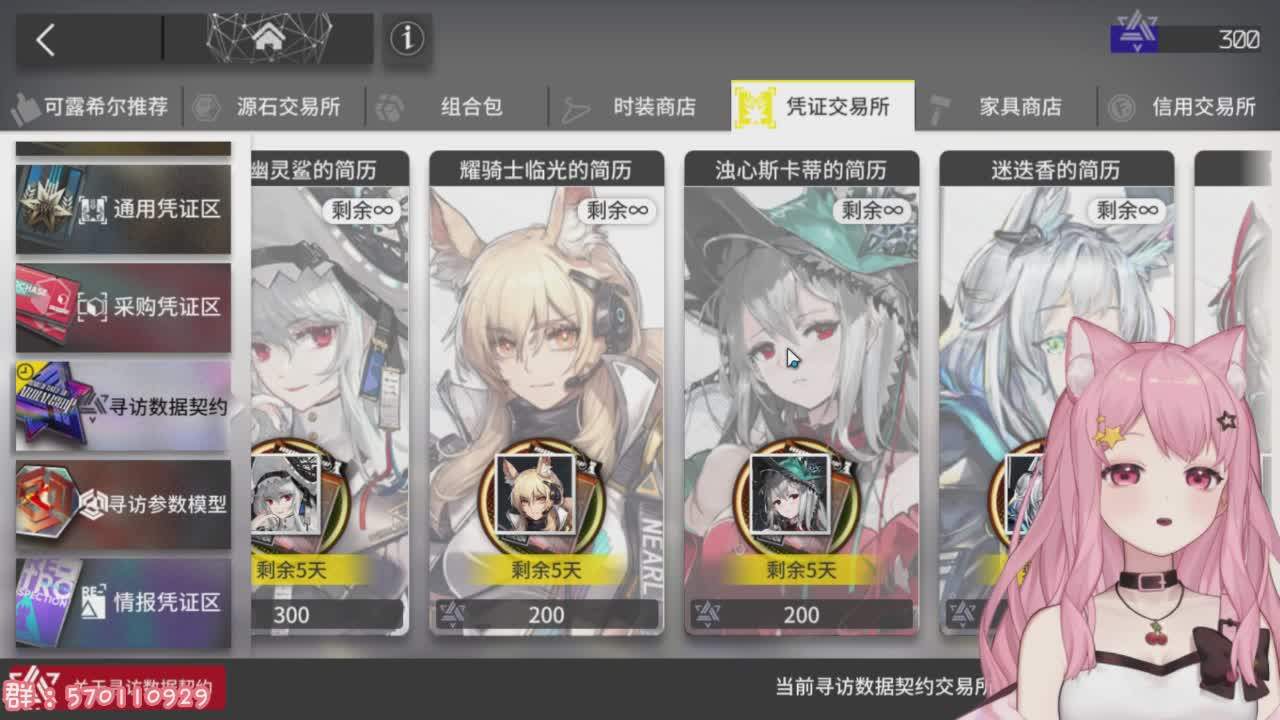This screenshot has width=1280, height=720.
Task: Select the 寻访数据契约 sidebar entry
Action: click(122, 406)
